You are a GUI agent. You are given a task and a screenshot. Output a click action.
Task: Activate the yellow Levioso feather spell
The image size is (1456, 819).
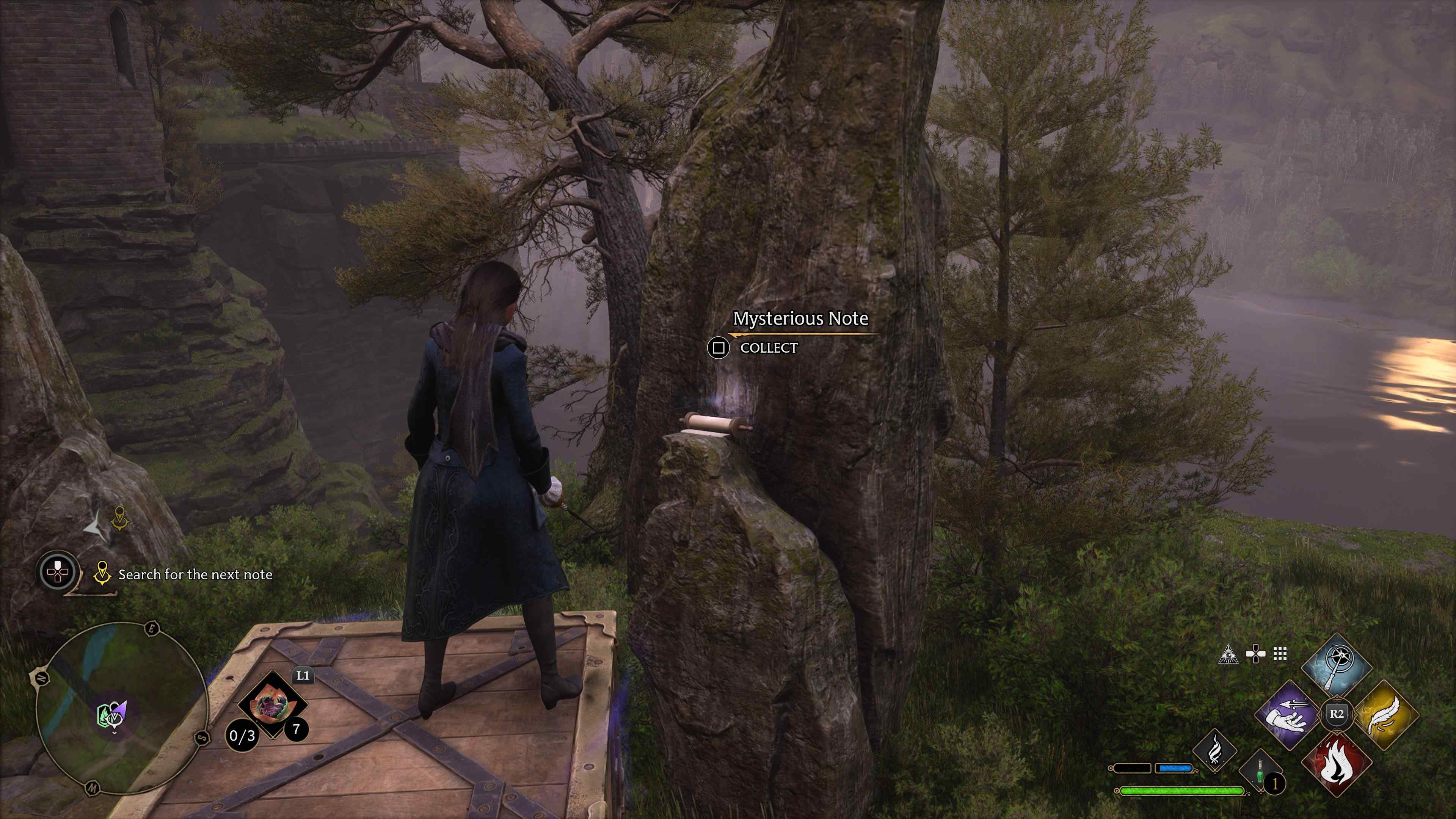(1386, 715)
